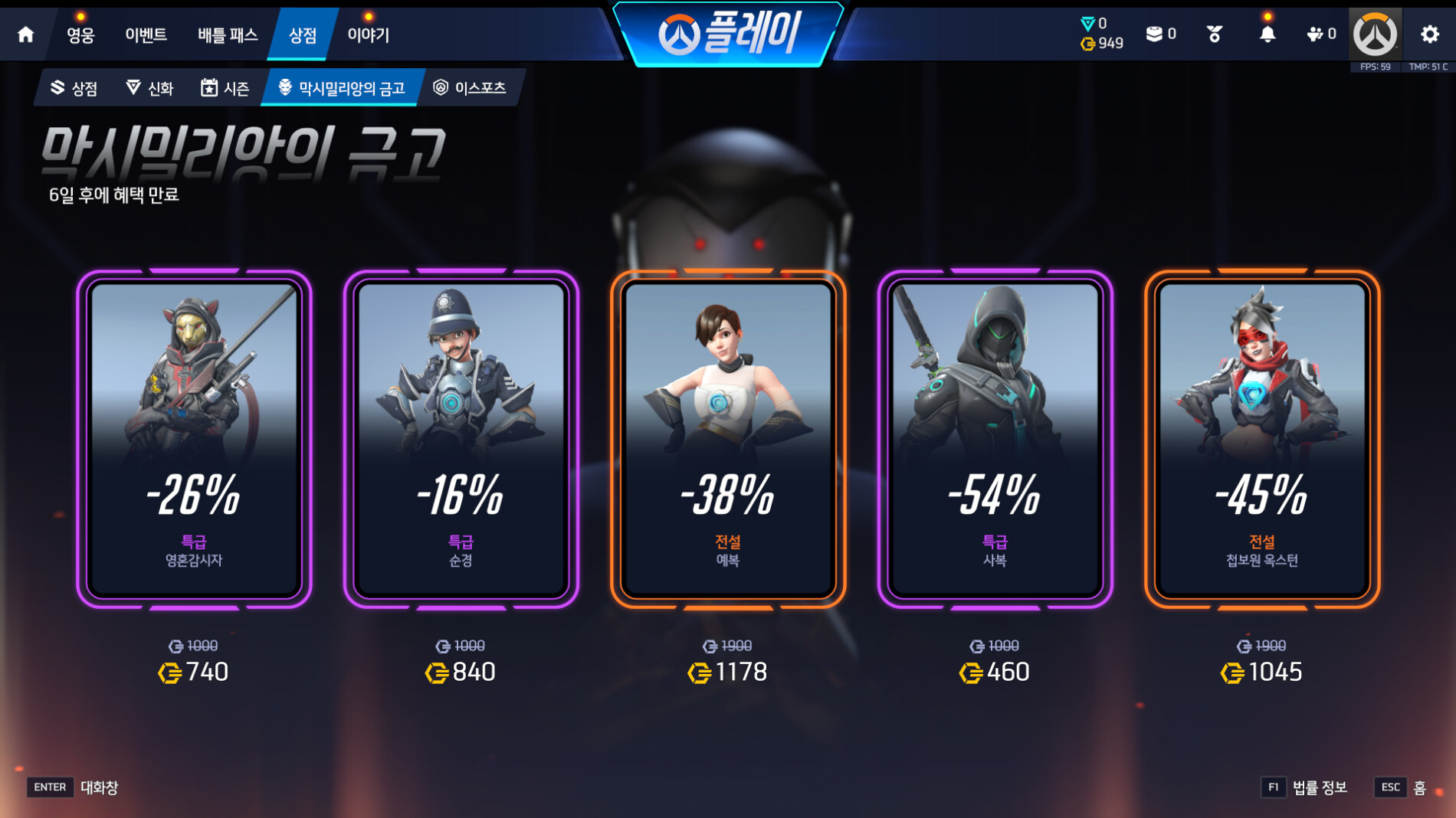Image resolution: width=1456 pixels, height=818 pixels.
Task: Go to the home screen icon
Action: (26, 34)
